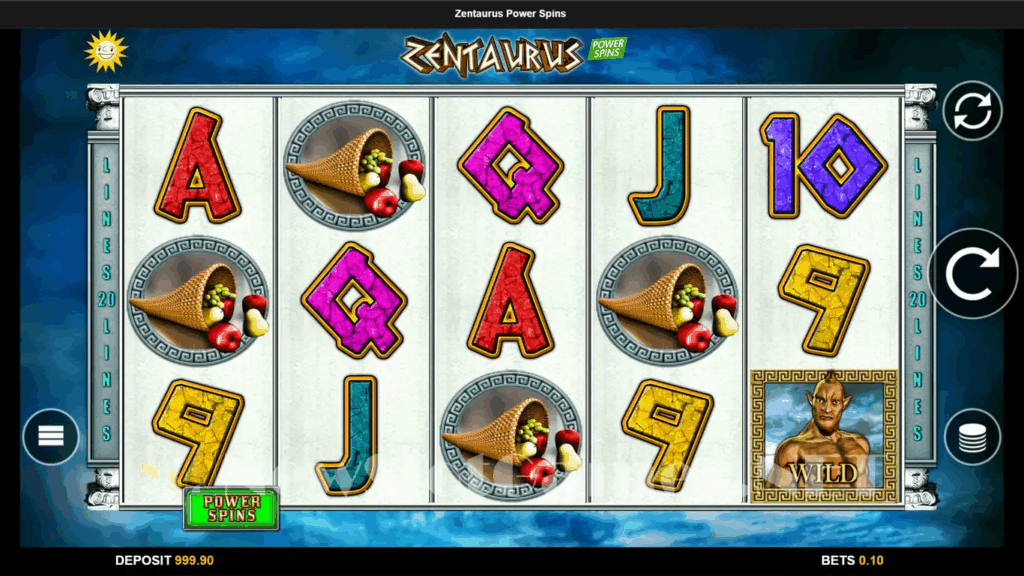
Task: Spin the reels with the large arrow button
Action: [x=972, y=273]
